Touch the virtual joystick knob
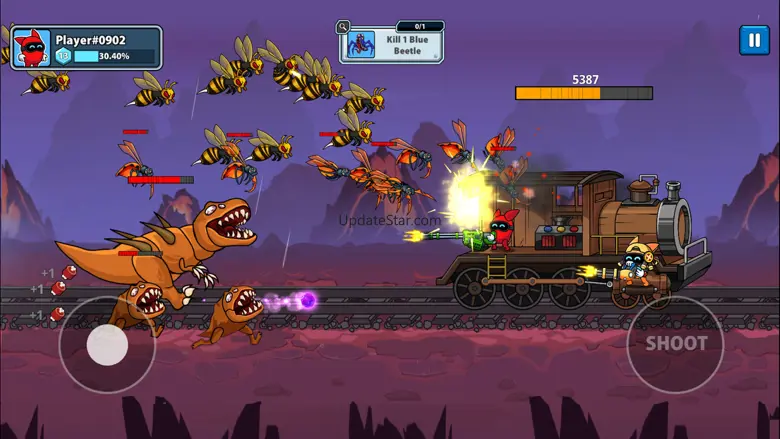This screenshot has height=439, width=780. 107,345
